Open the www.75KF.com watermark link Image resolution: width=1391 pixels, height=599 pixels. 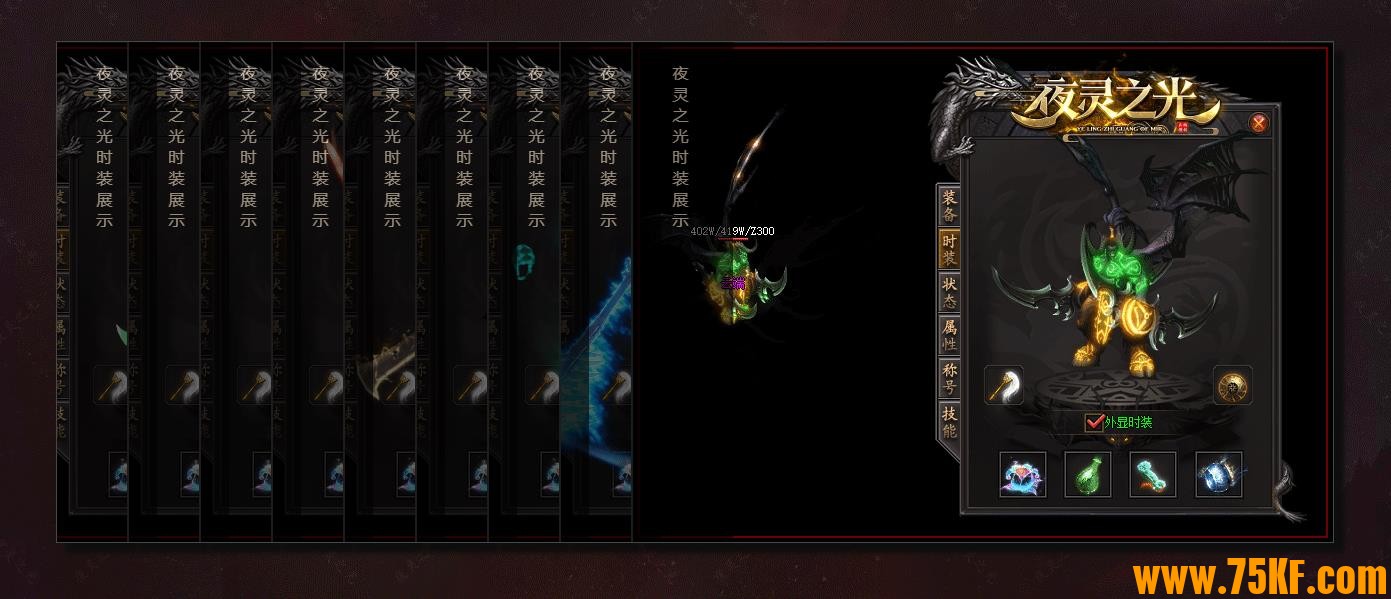pos(1259,578)
